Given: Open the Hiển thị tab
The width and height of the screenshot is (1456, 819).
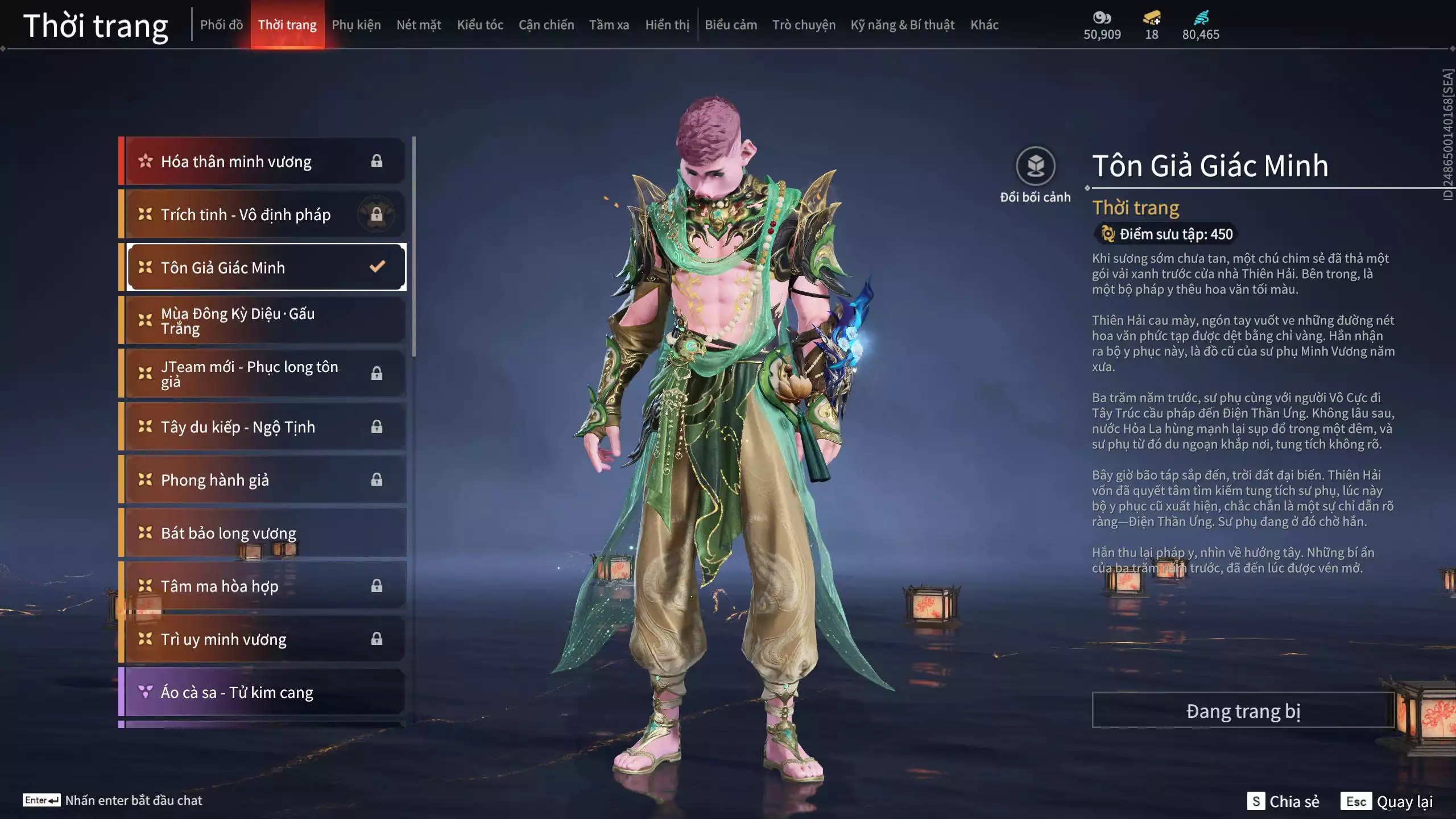Looking at the screenshot, I should [x=667, y=25].
